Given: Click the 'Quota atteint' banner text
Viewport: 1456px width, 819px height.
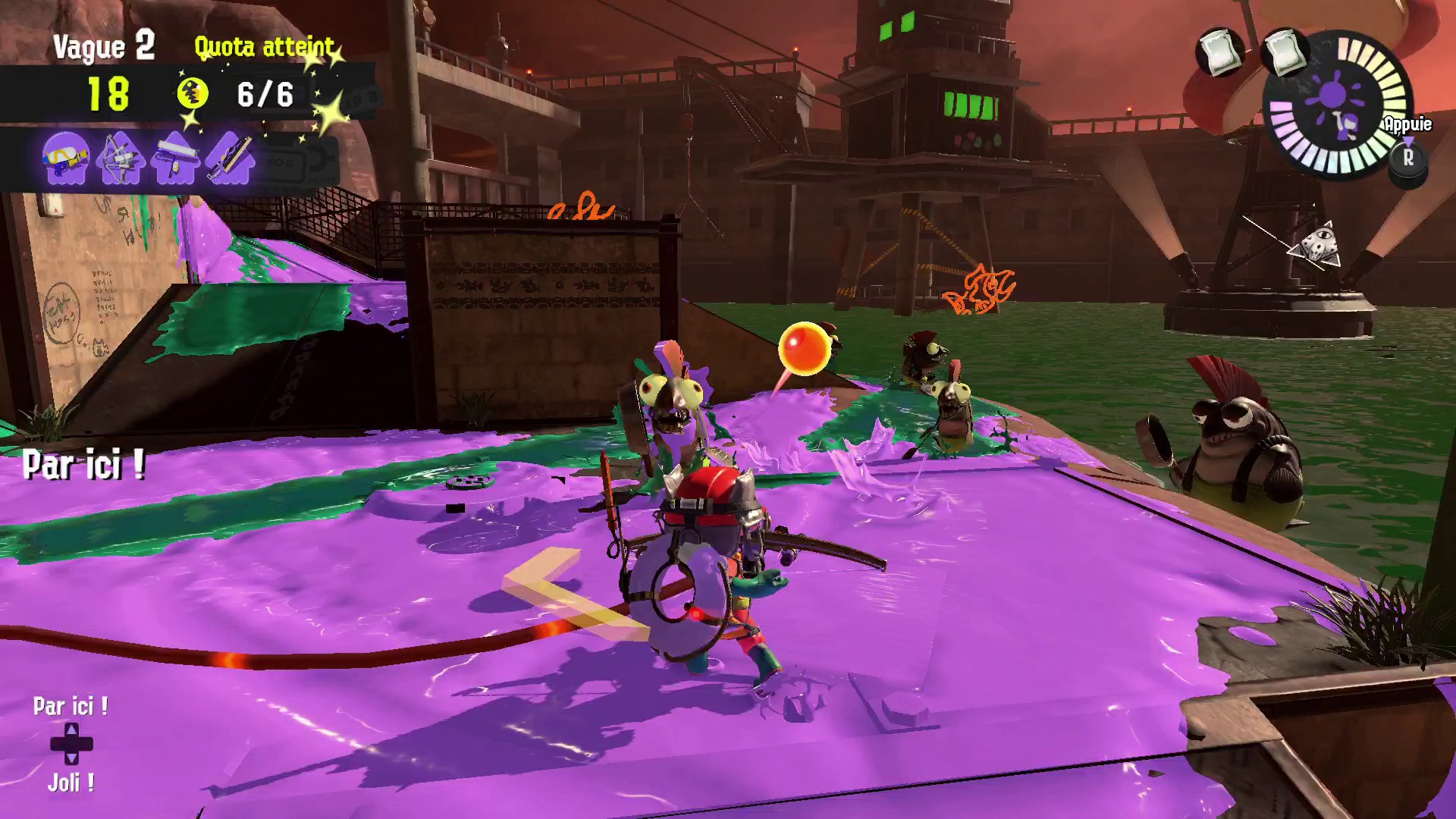Looking at the screenshot, I should point(264,47).
